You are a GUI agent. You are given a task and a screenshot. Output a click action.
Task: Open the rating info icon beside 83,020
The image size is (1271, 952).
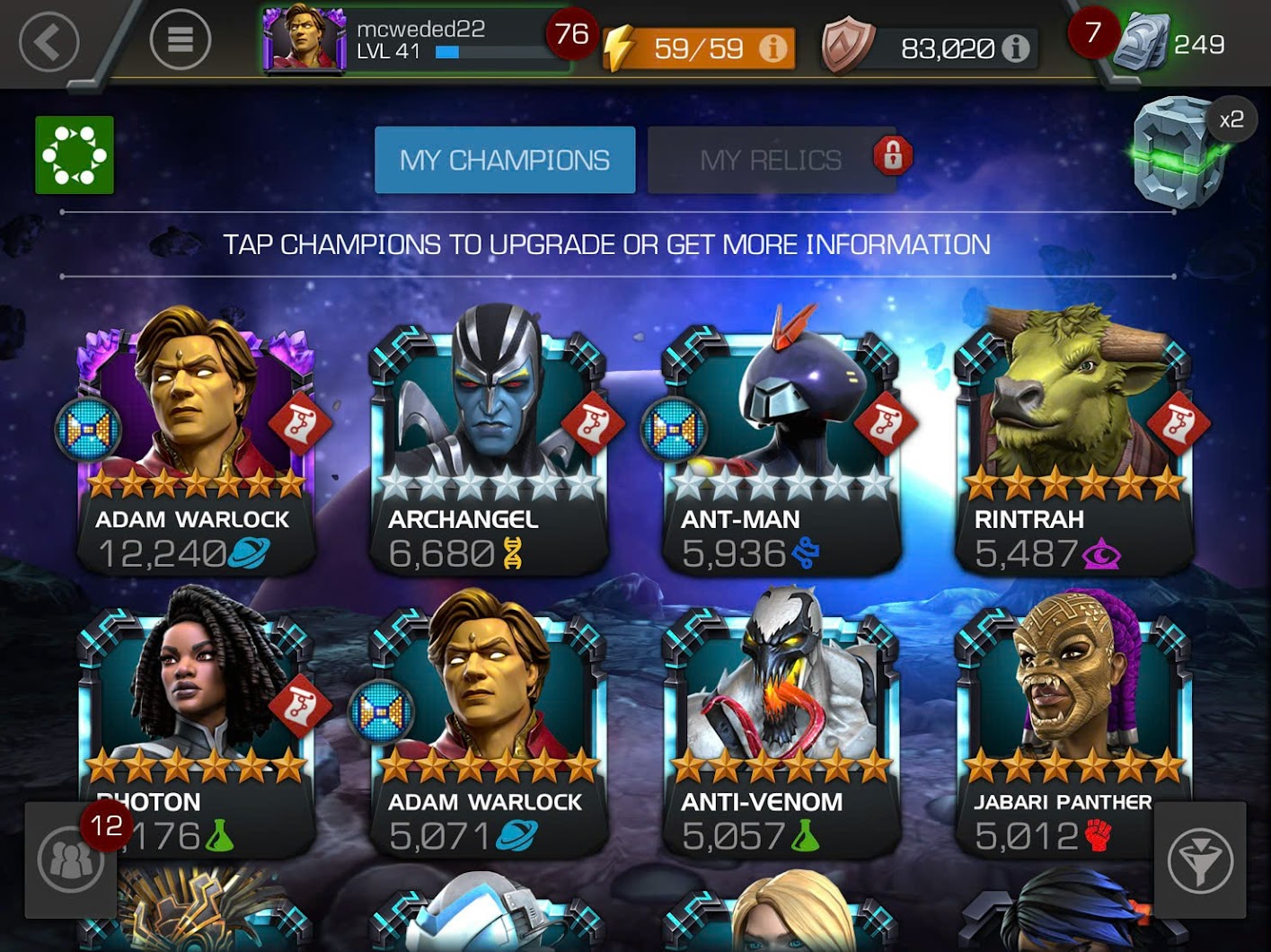[x=1013, y=48]
